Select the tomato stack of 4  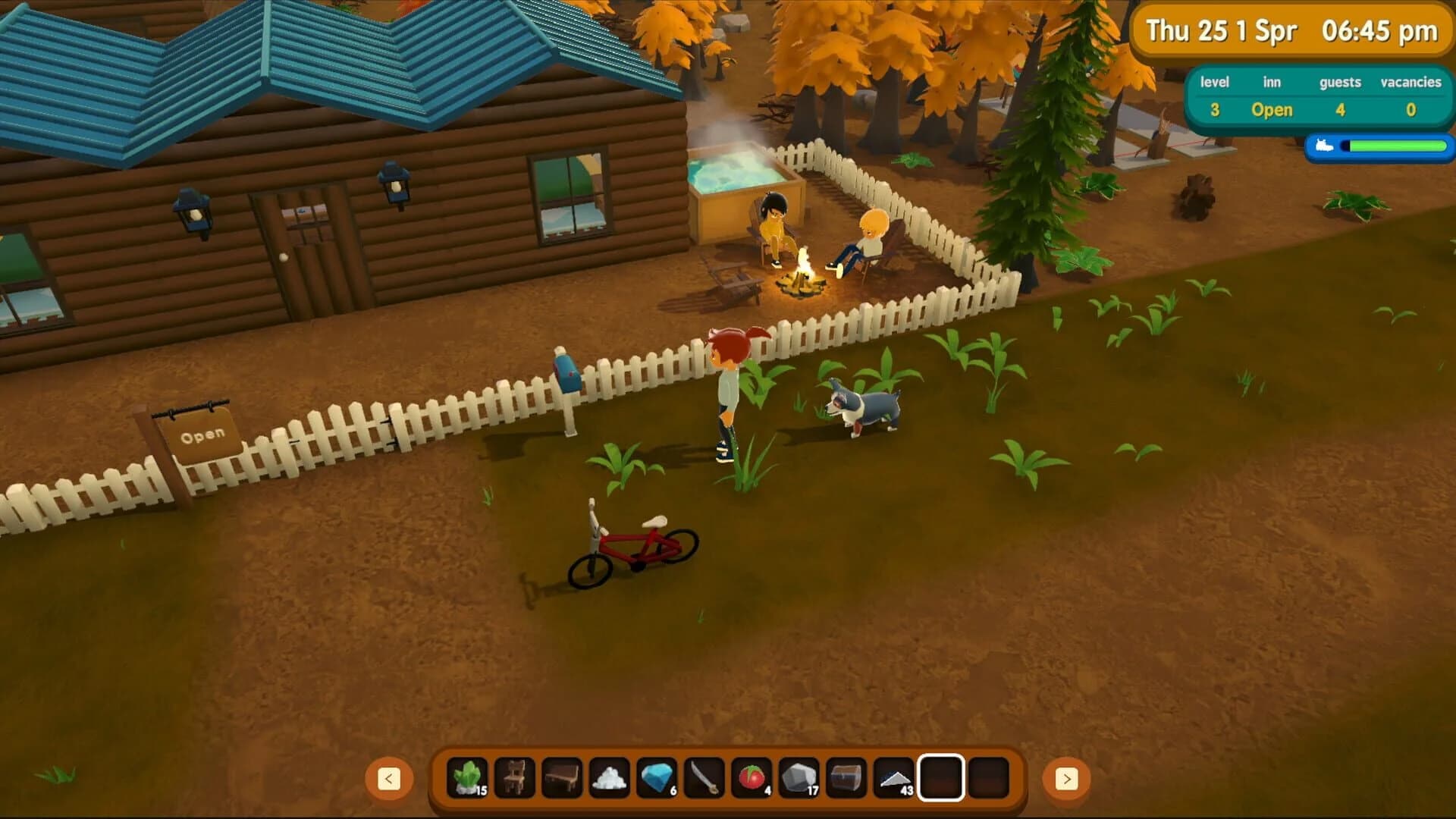click(752, 776)
